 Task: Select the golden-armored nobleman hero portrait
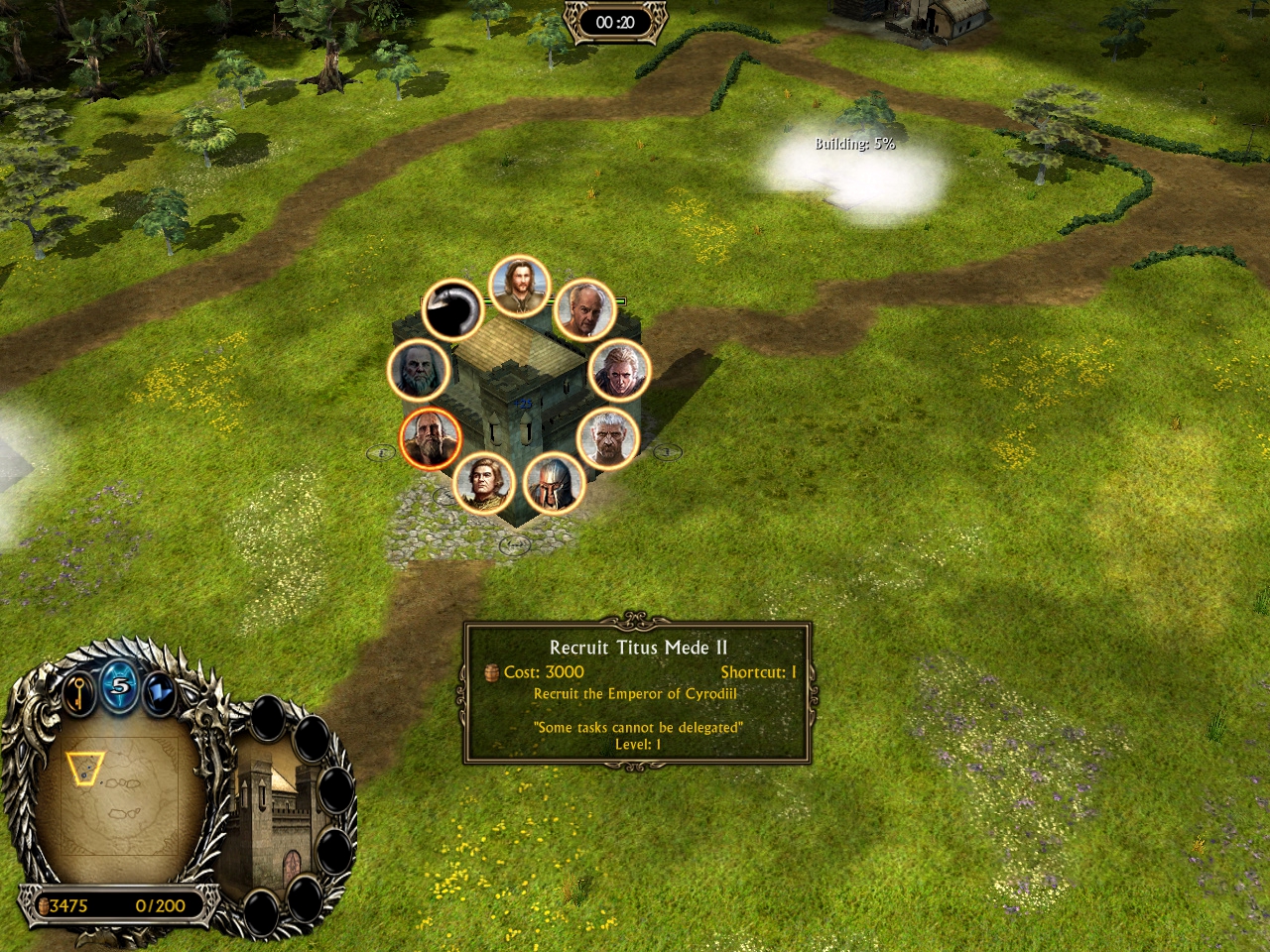[x=484, y=483]
